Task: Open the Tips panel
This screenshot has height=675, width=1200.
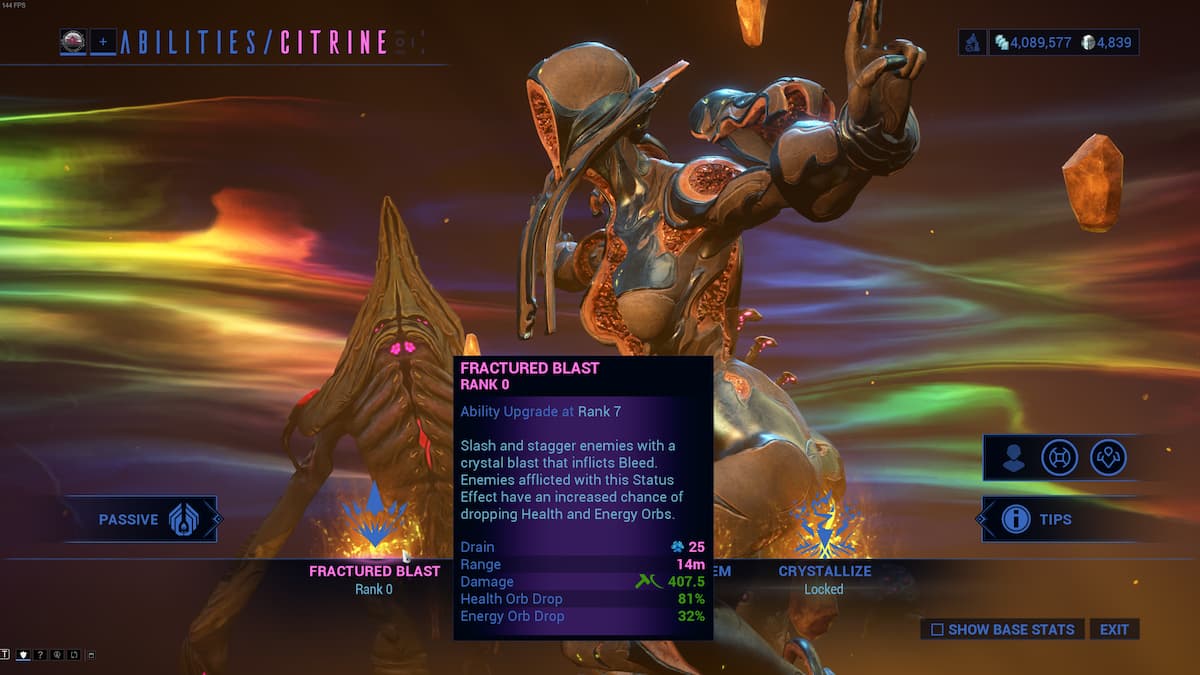Action: coord(1036,519)
